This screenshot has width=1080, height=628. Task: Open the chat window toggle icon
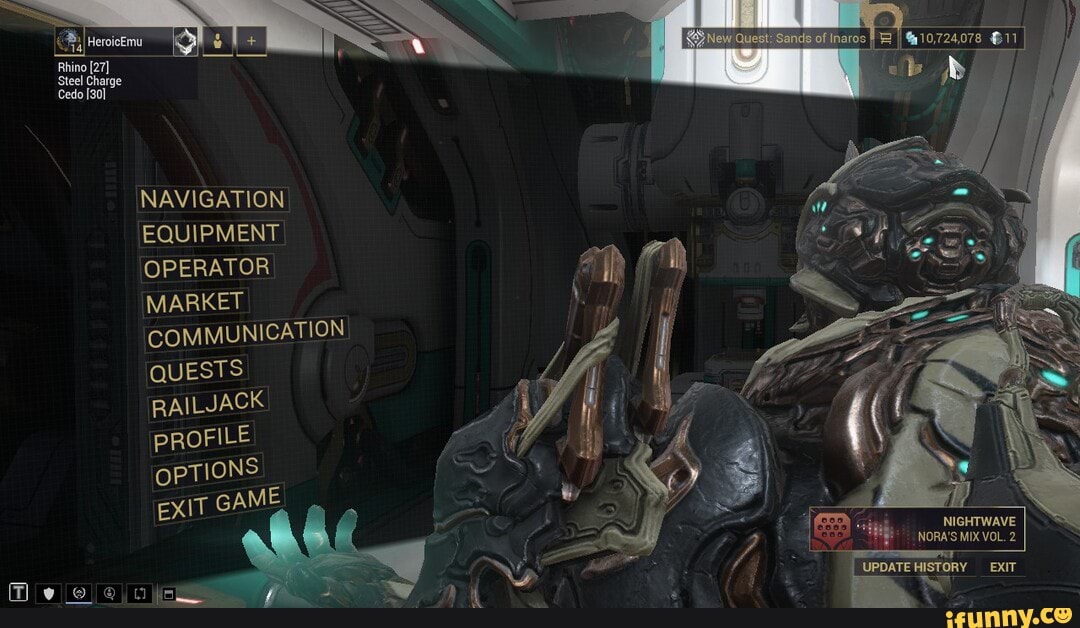click(168, 594)
